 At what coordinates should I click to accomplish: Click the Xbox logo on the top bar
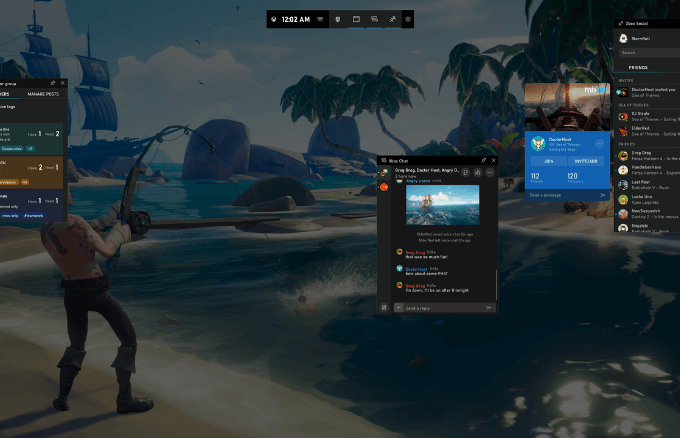275,18
